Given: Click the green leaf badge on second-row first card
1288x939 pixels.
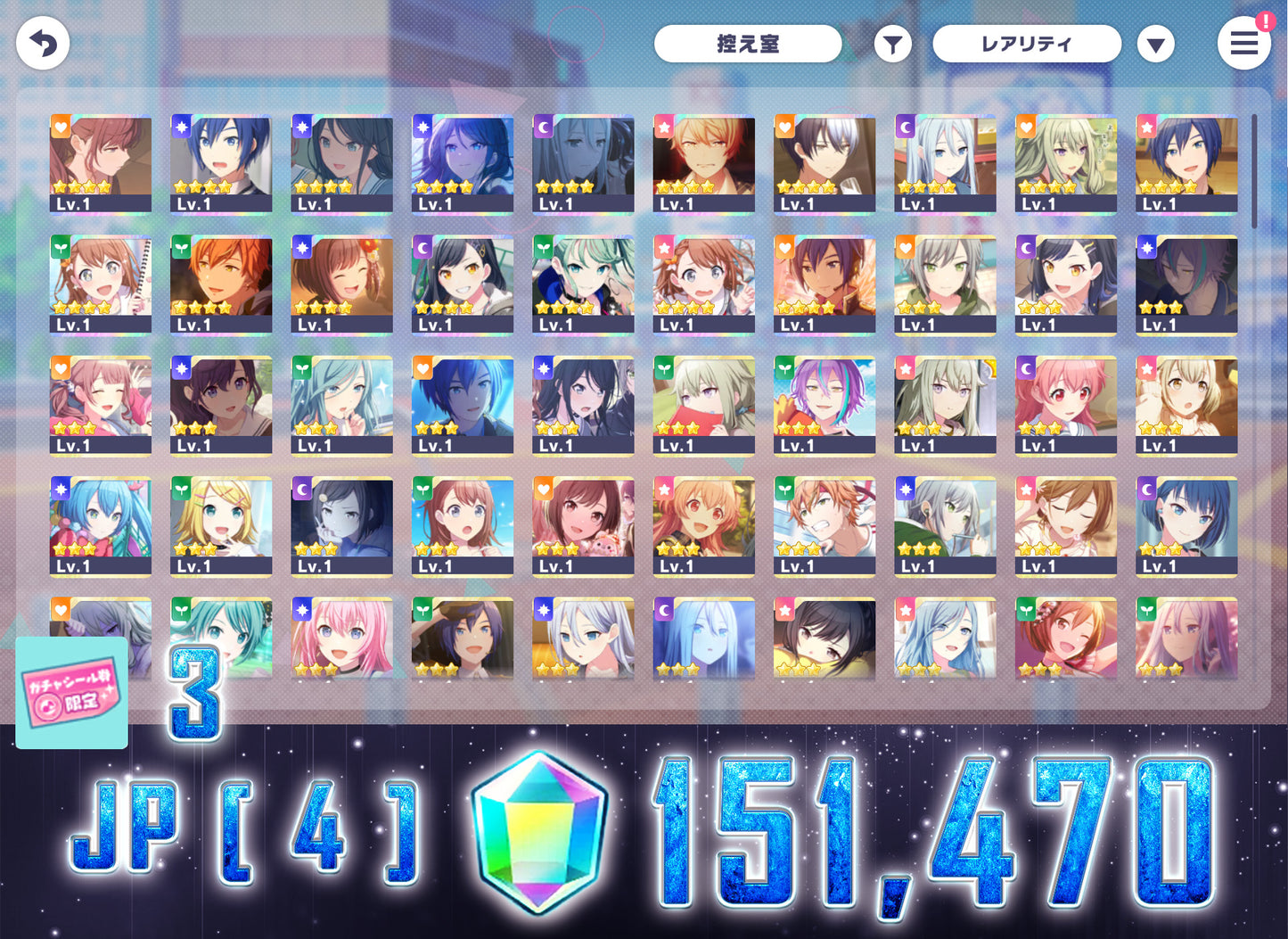Looking at the screenshot, I should (x=59, y=249).
